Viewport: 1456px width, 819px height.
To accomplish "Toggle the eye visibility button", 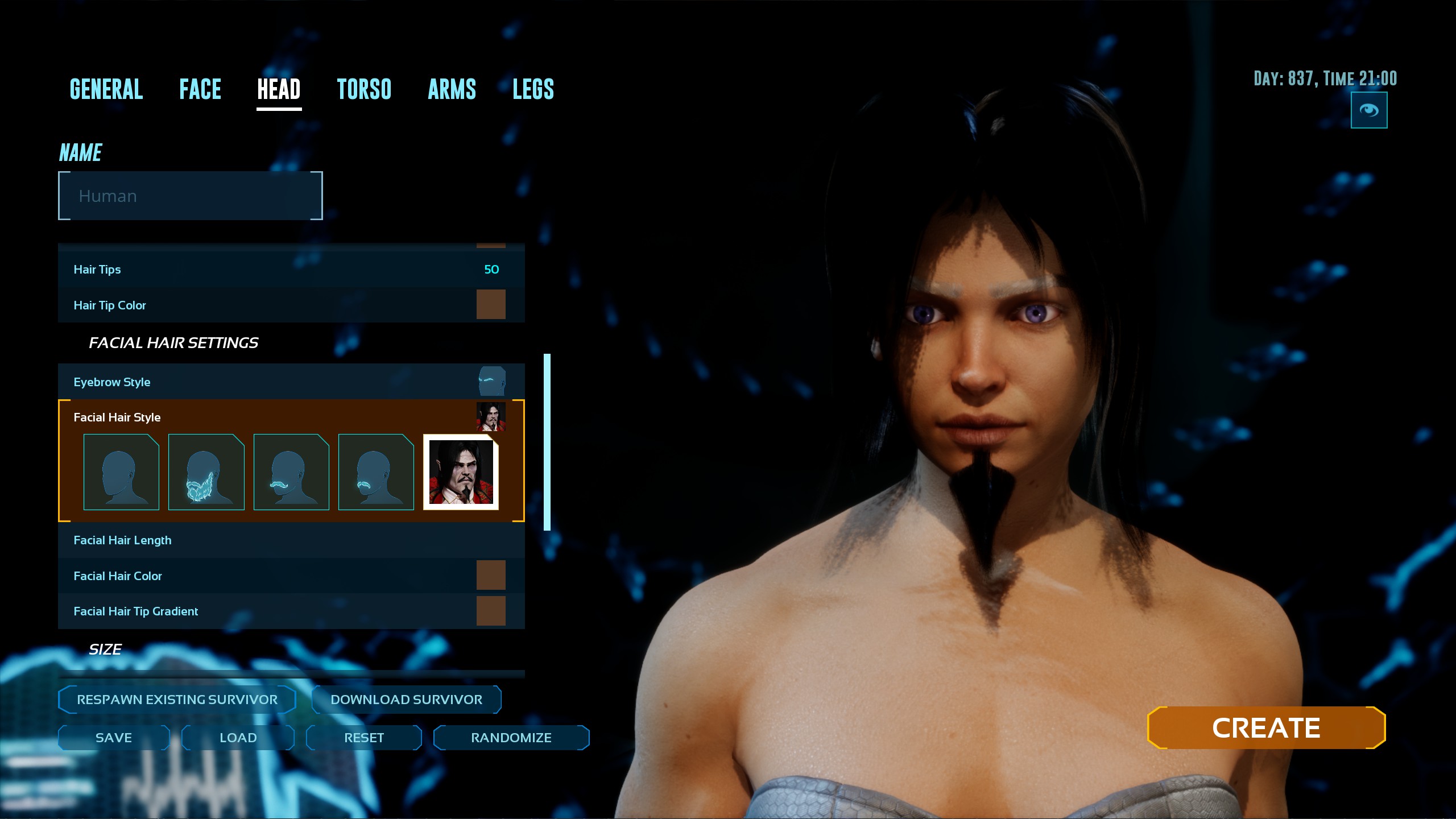I will click(1368, 110).
